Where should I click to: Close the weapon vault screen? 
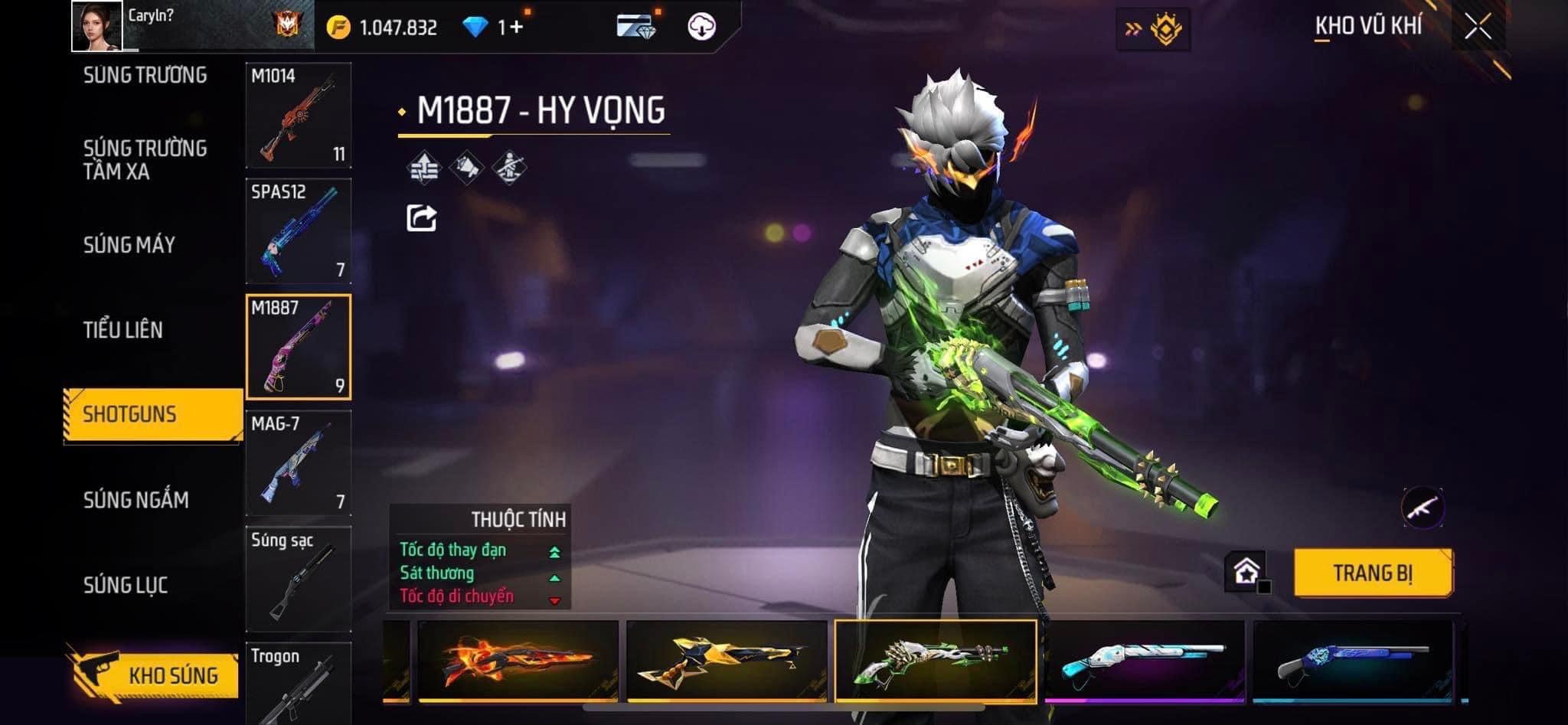point(1478,28)
